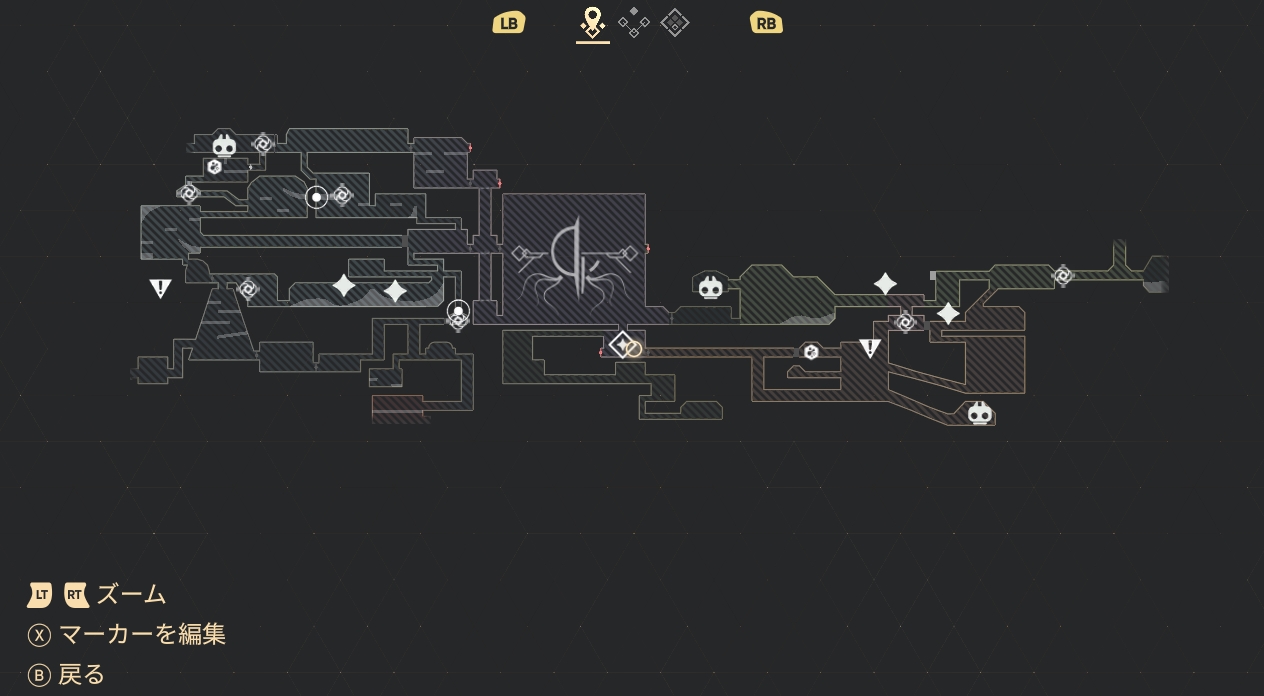
Task: Switch to the connected diamonds tab
Action: (x=634, y=22)
